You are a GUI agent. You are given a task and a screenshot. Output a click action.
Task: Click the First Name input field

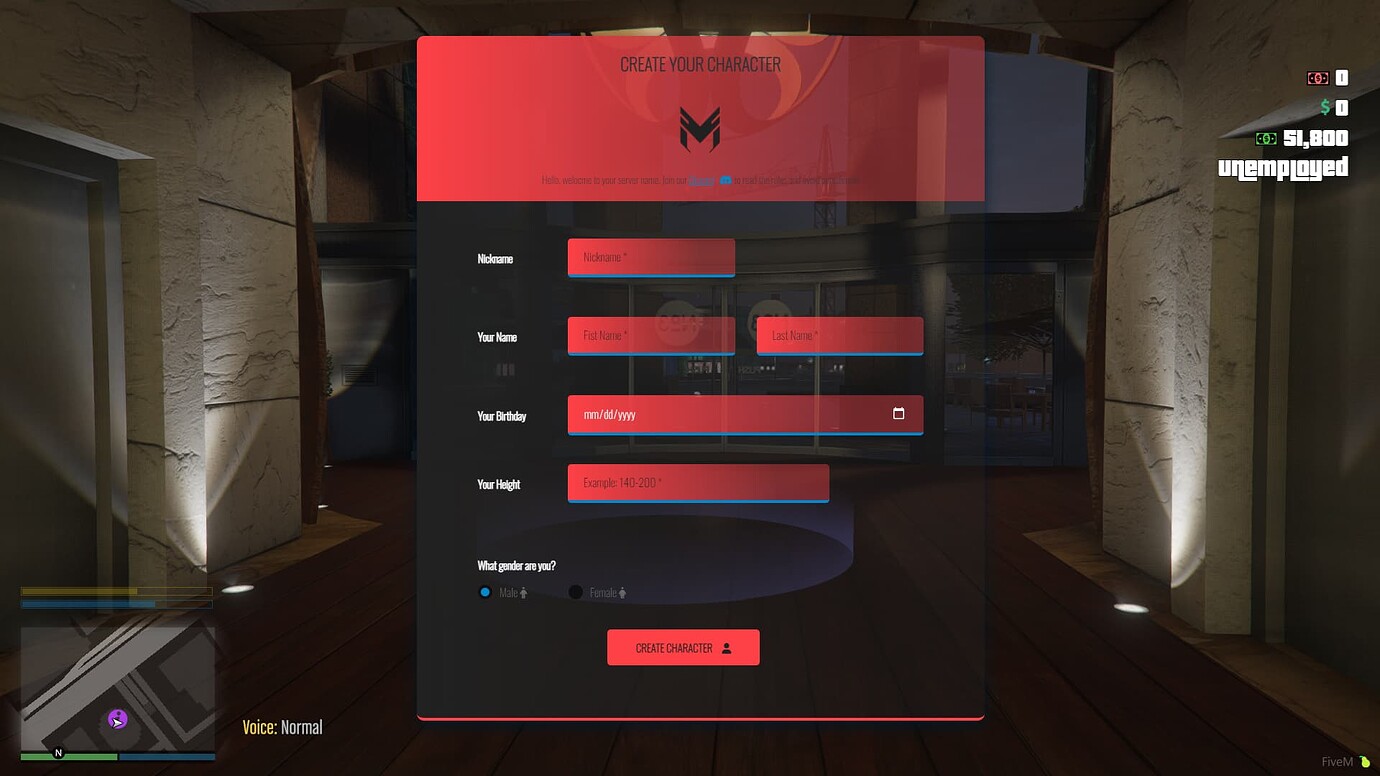point(650,335)
